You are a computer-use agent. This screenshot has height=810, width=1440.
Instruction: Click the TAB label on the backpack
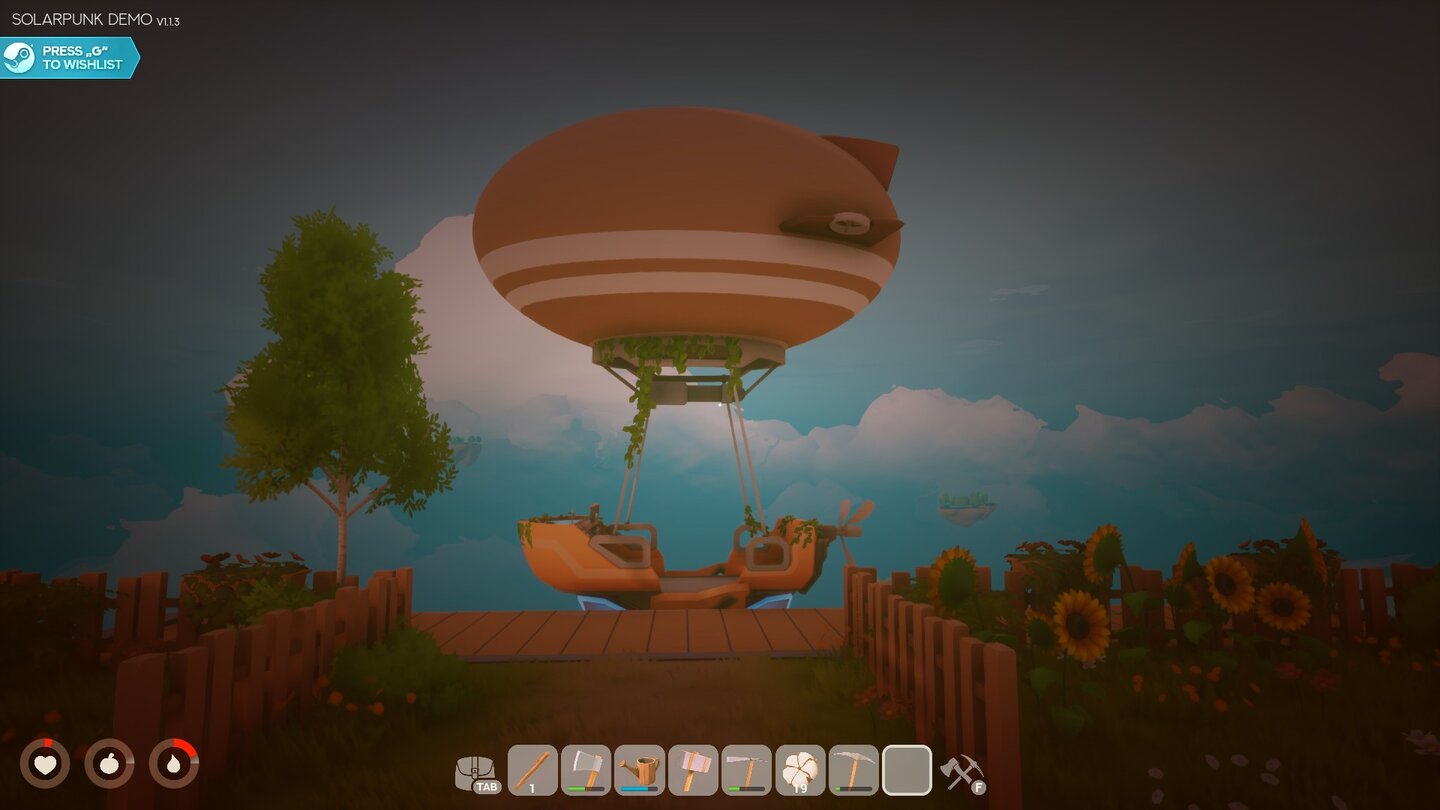486,786
